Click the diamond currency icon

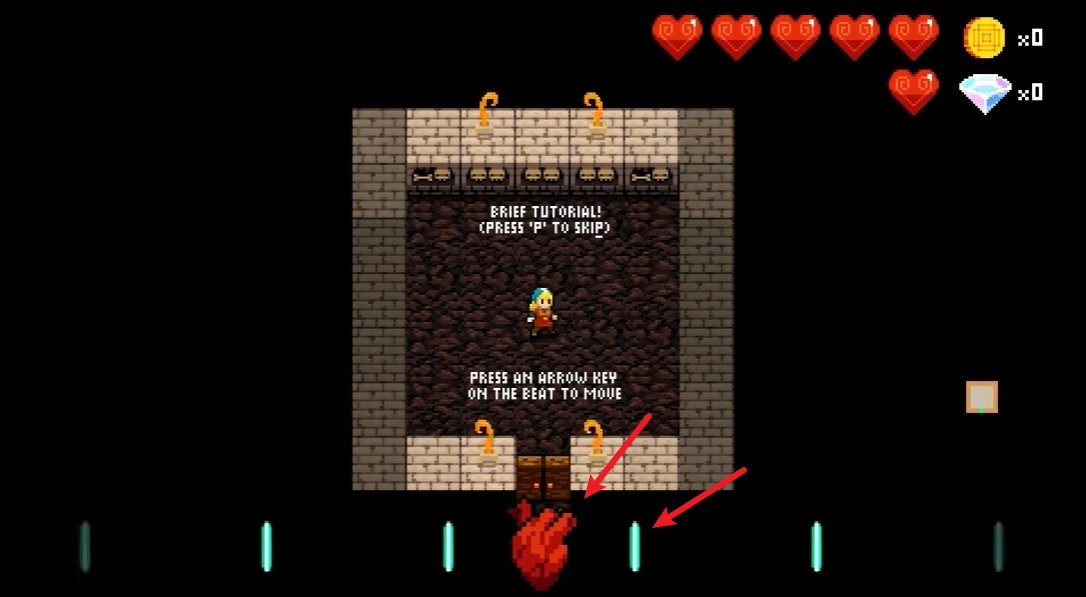coord(985,93)
